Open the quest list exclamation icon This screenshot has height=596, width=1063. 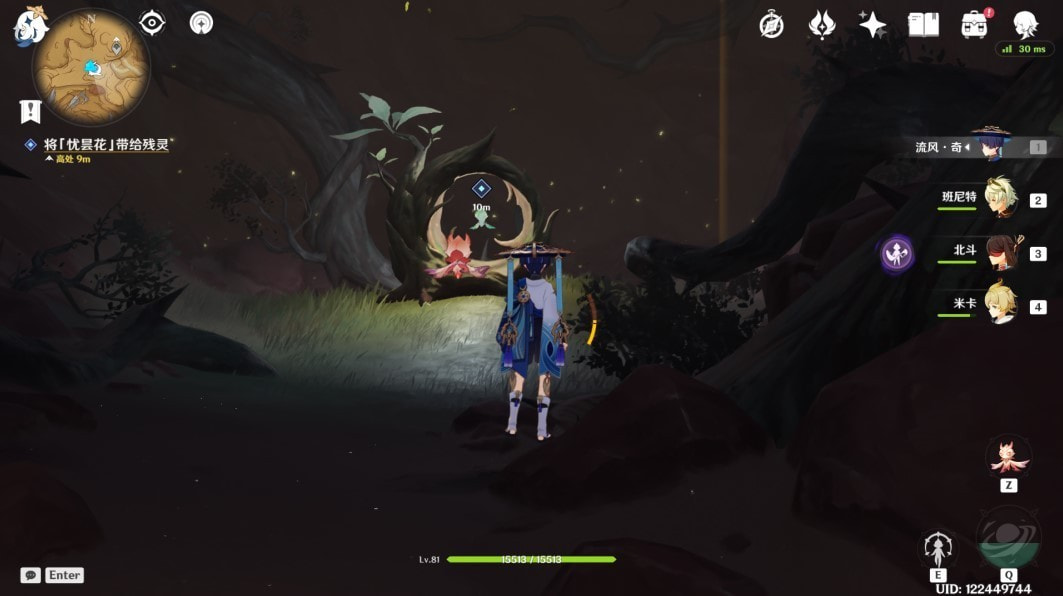[x=30, y=111]
